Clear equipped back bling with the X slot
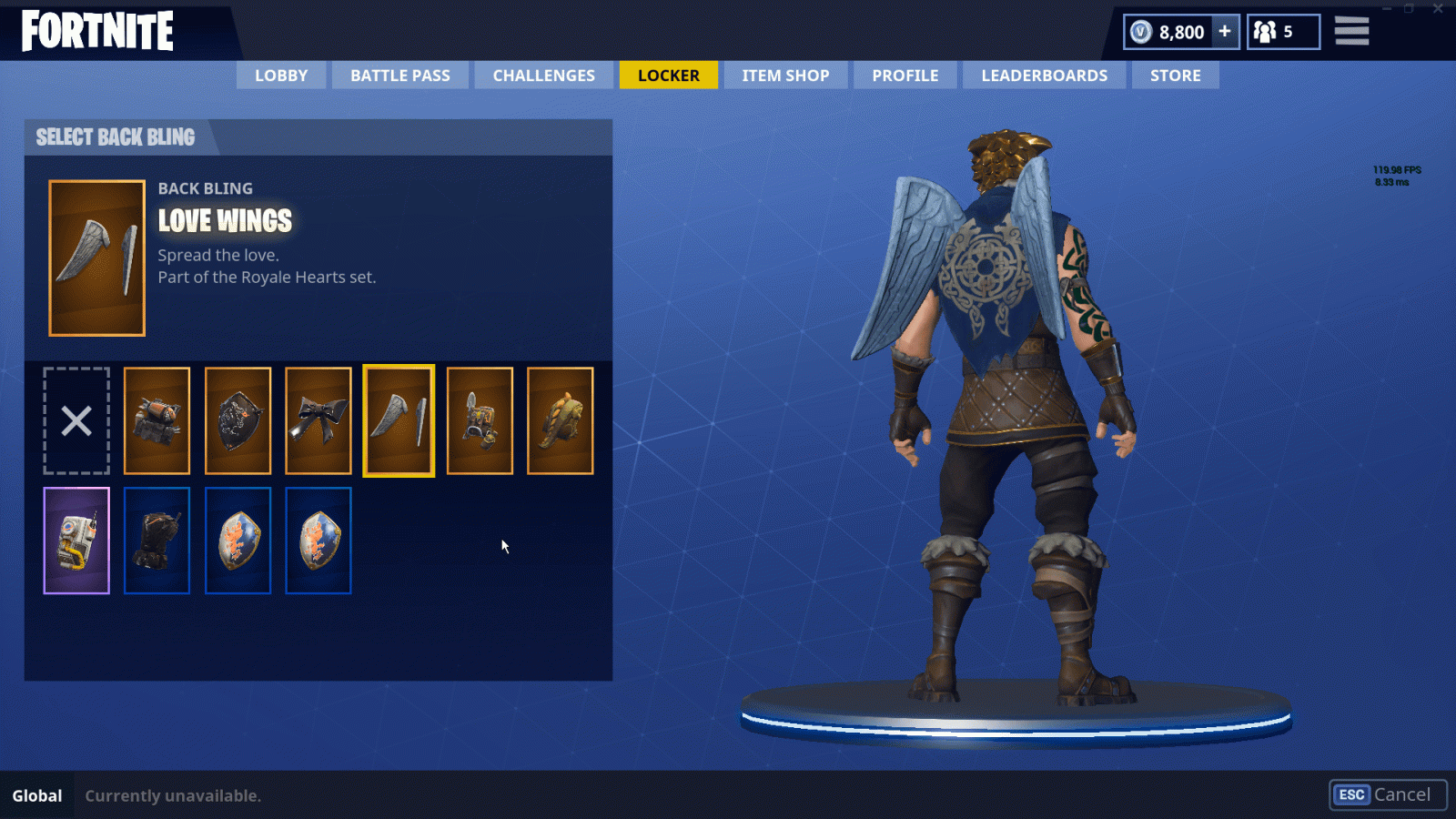1456x819 pixels. coord(76,420)
